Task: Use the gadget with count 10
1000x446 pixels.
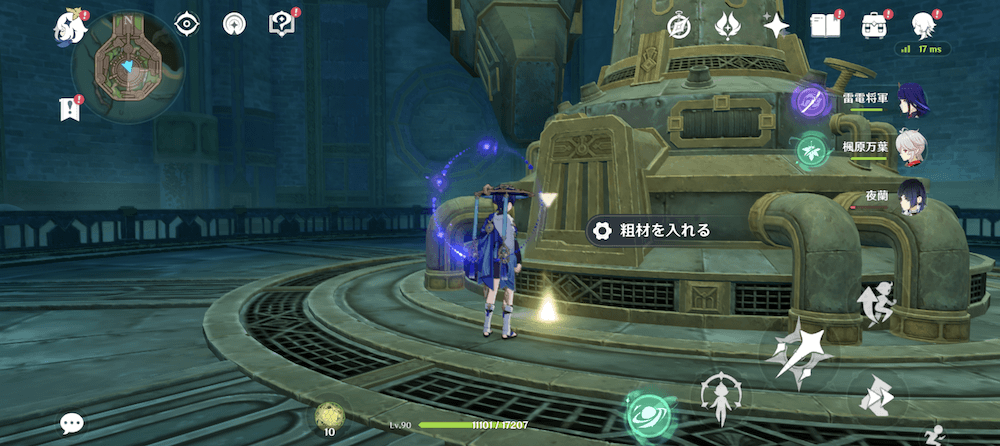Action: (x=330, y=416)
